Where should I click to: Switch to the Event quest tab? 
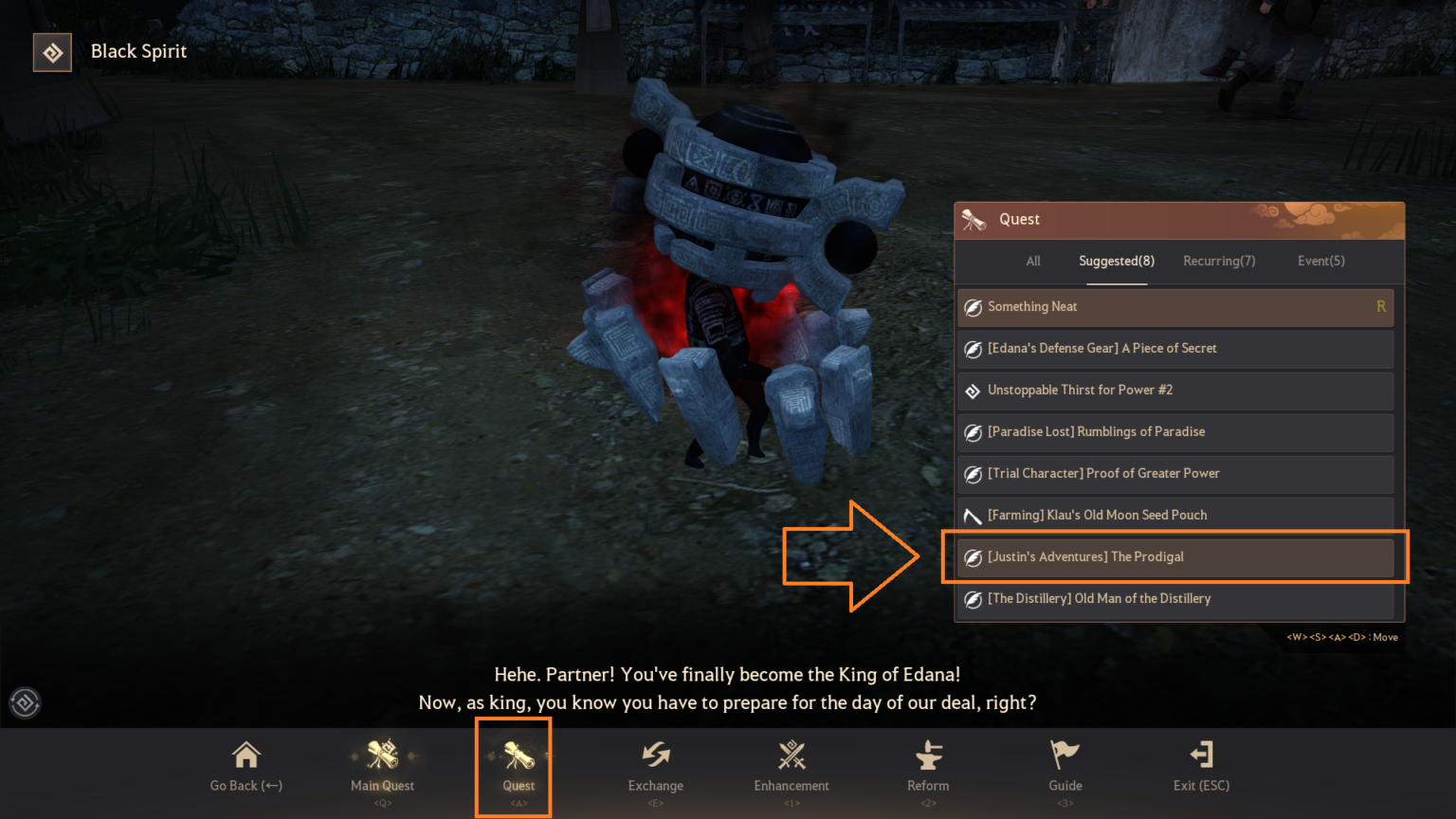tap(1320, 261)
